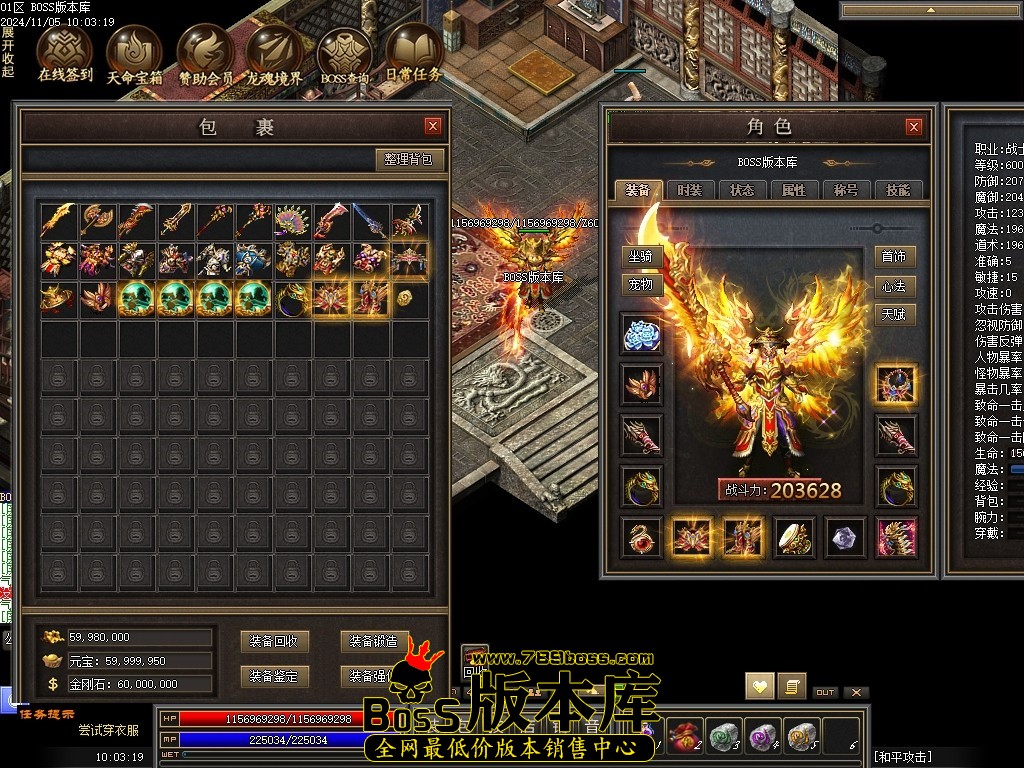Image resolution: width=1024 pixels, height=768 pixels.
Task: Click the 装备鉴定 equipment appraisal button
Action: [275, 677]
